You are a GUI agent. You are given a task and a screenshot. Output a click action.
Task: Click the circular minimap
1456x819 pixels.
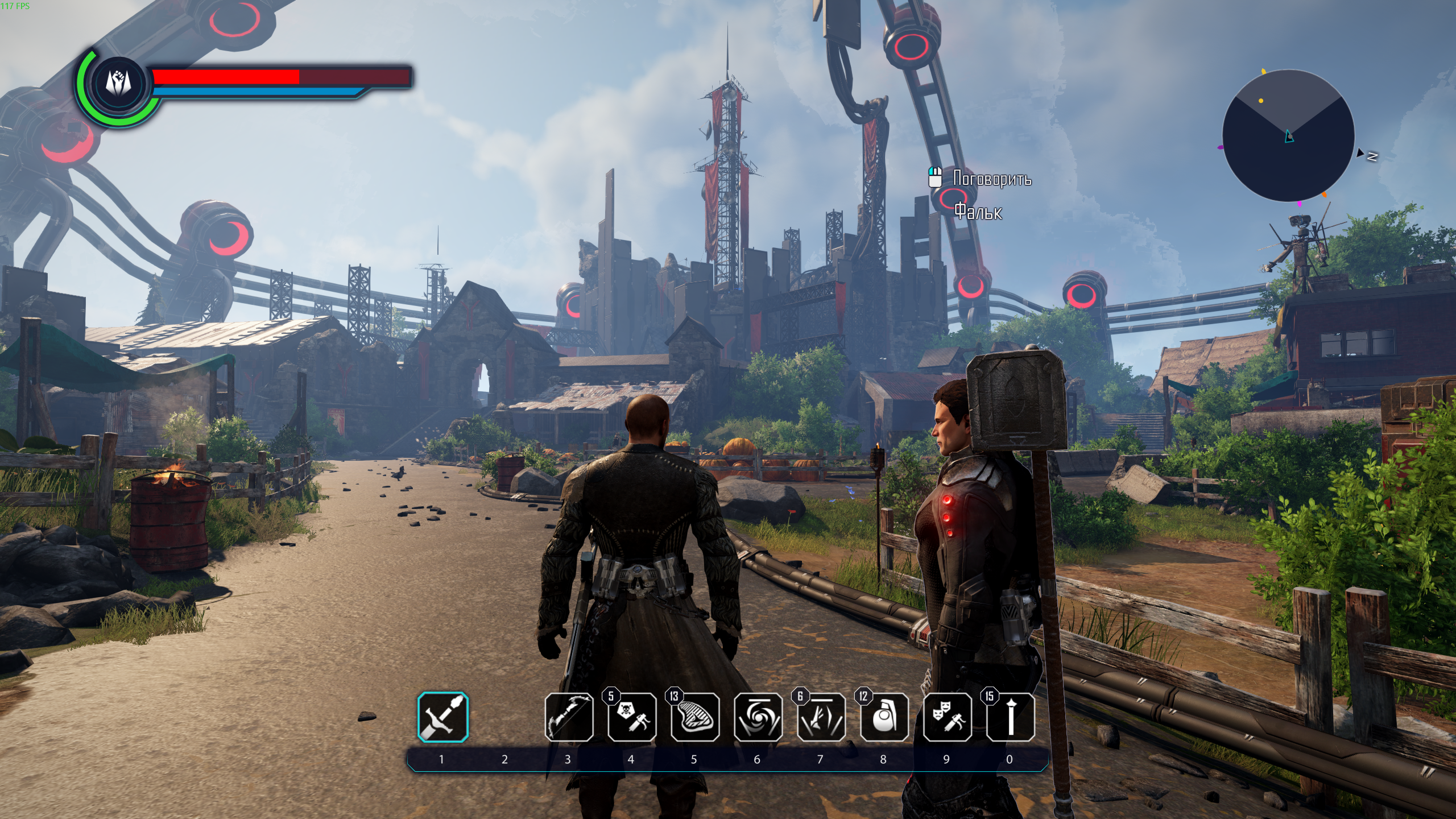1288,135
